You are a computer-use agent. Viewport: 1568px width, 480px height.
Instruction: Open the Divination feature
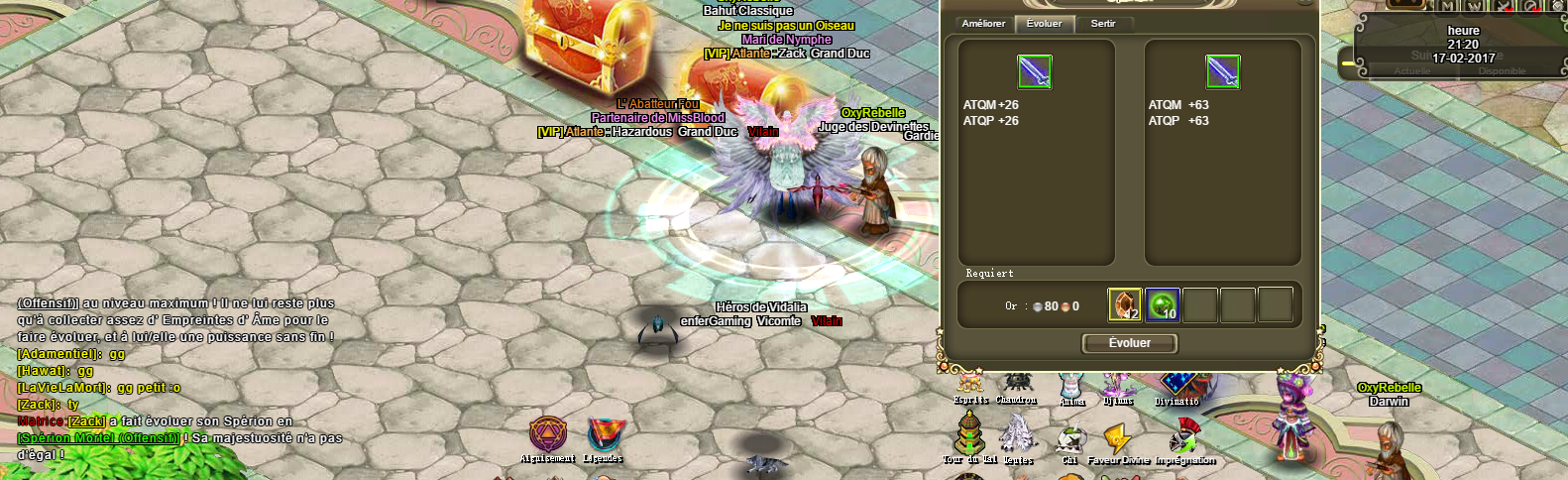click(x=1176, y=385)
